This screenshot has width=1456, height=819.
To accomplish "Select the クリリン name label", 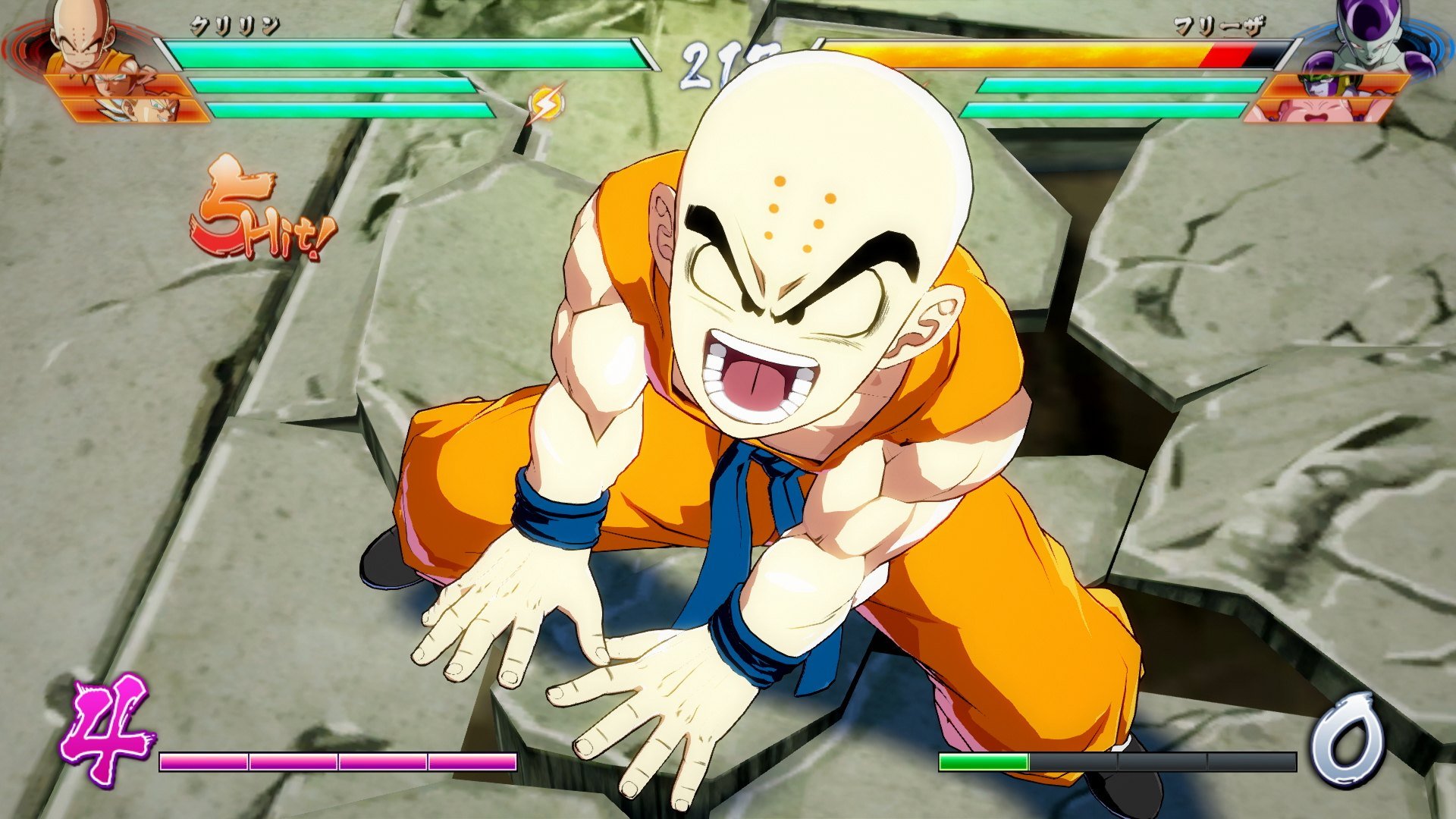I will 235,24.
